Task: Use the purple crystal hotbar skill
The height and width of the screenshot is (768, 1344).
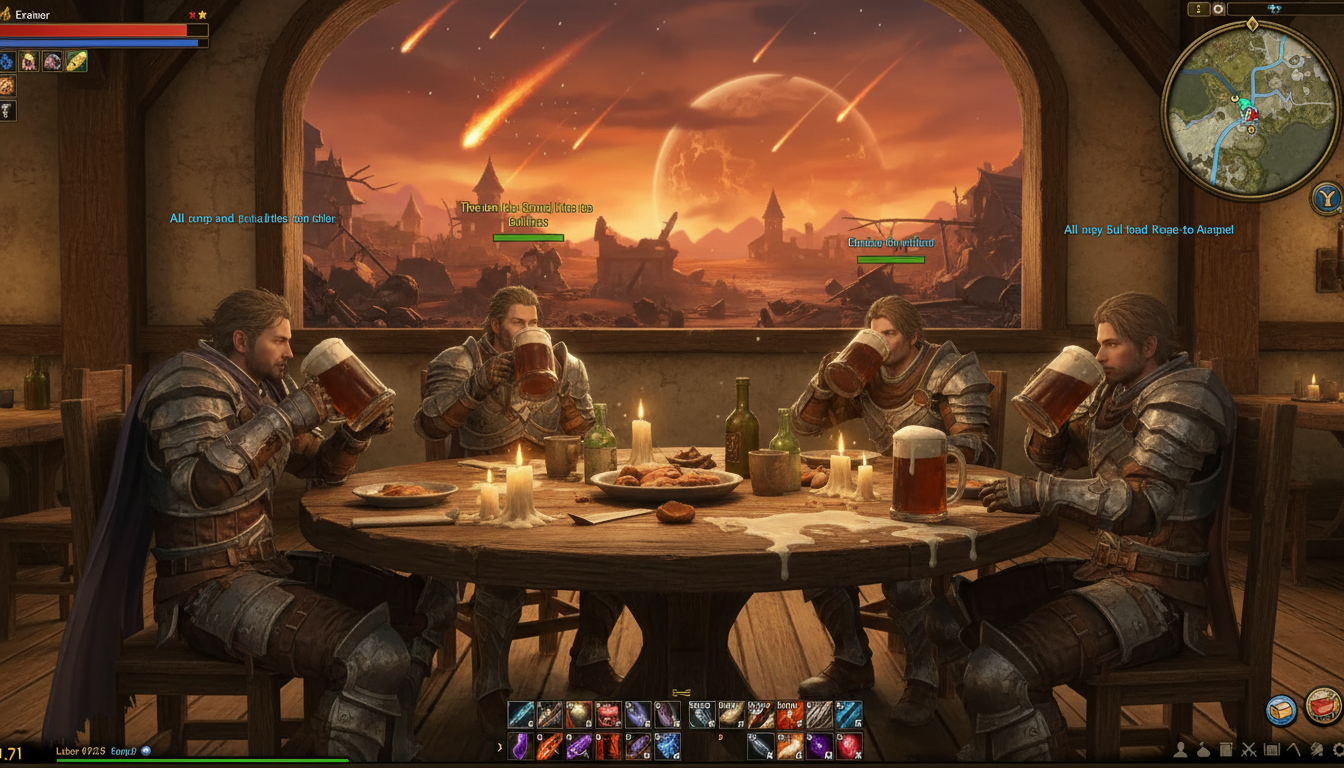Action: pos(521,746)
